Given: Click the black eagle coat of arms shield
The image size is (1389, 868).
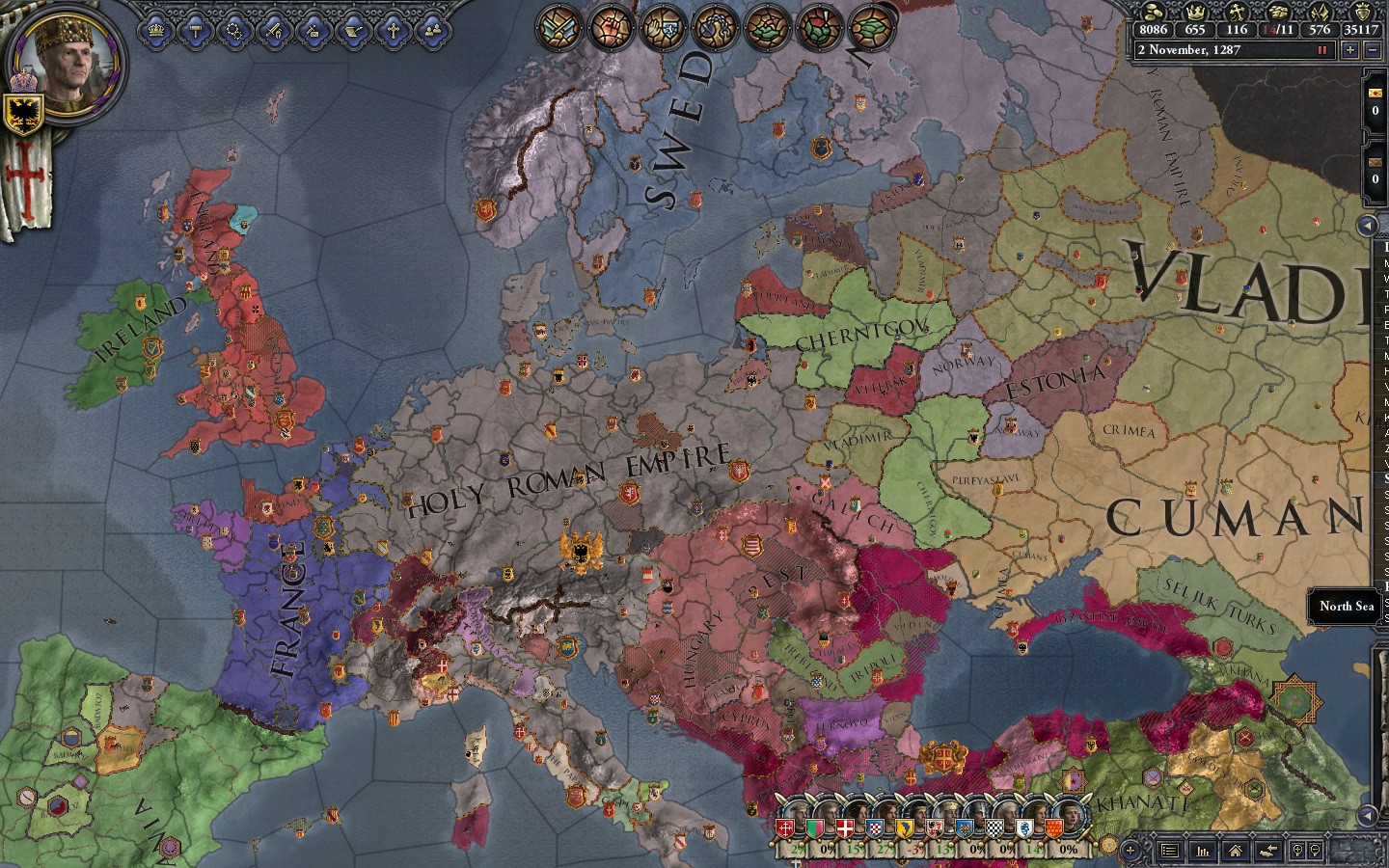Looking at the screenshot, I should click(21, 114).
